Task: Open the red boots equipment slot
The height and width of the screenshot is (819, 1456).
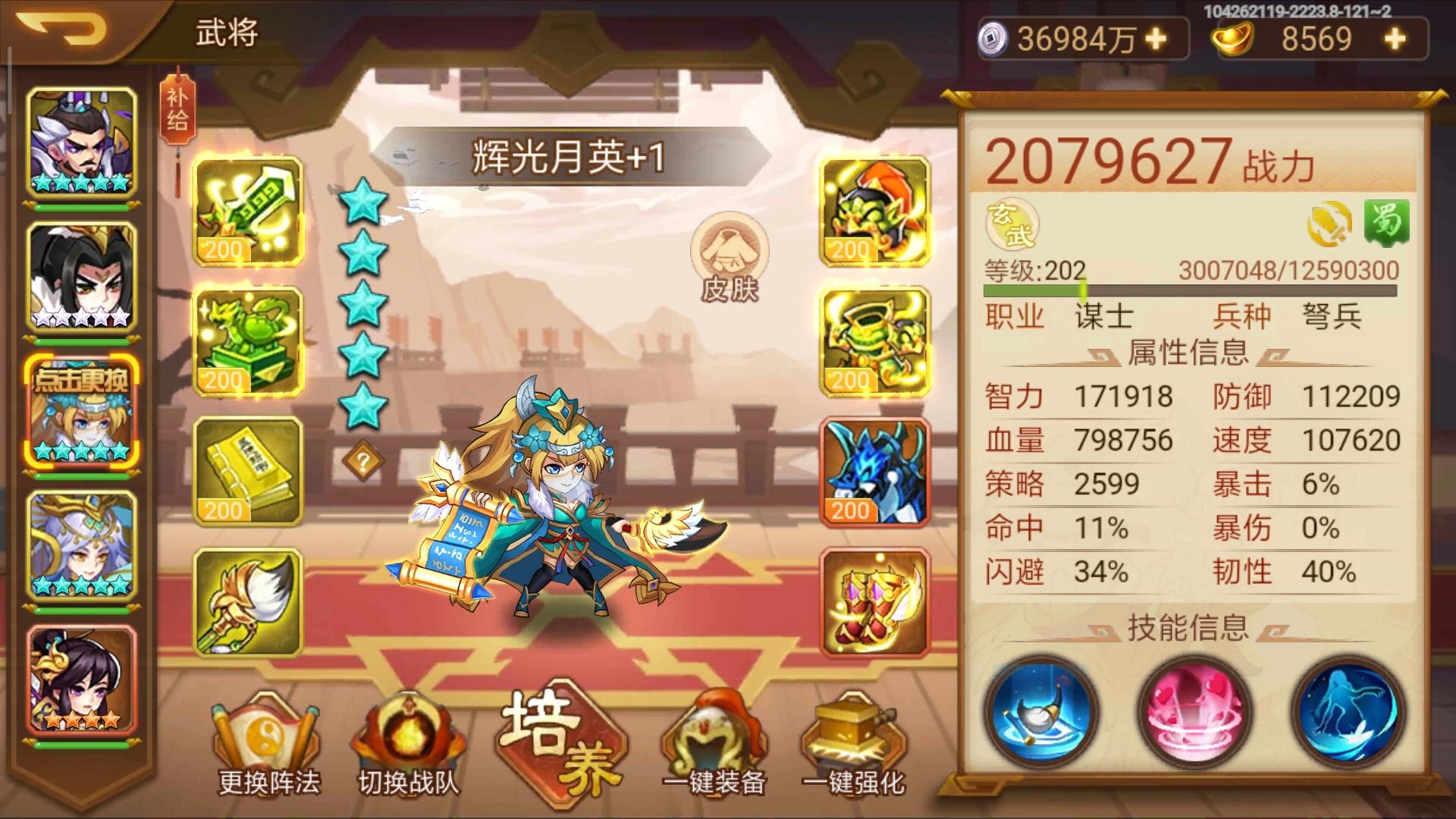Action: [874, 599]
